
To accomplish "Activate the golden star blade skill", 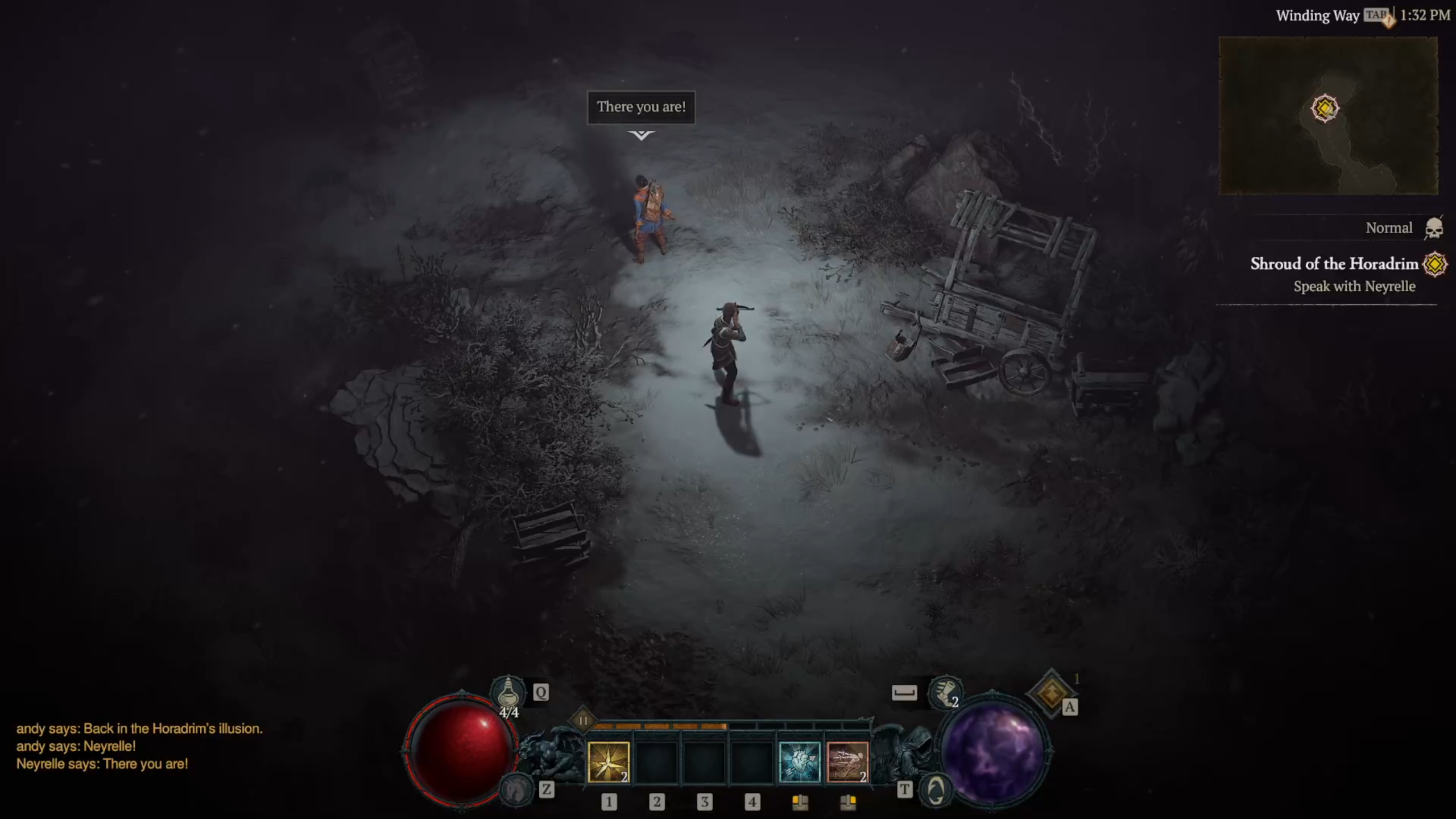I will 608,762.
